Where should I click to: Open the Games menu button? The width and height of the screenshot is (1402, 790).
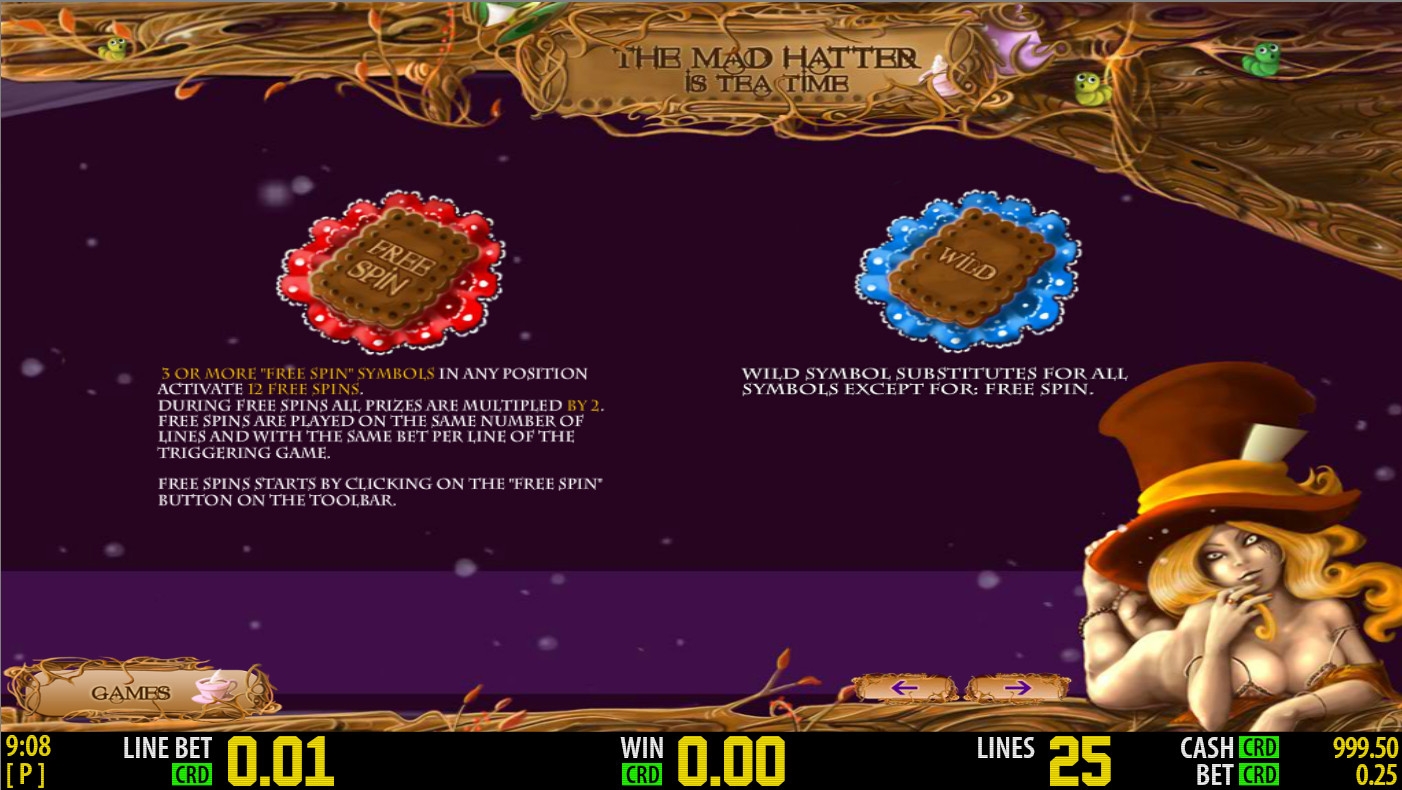coord(142,692)
